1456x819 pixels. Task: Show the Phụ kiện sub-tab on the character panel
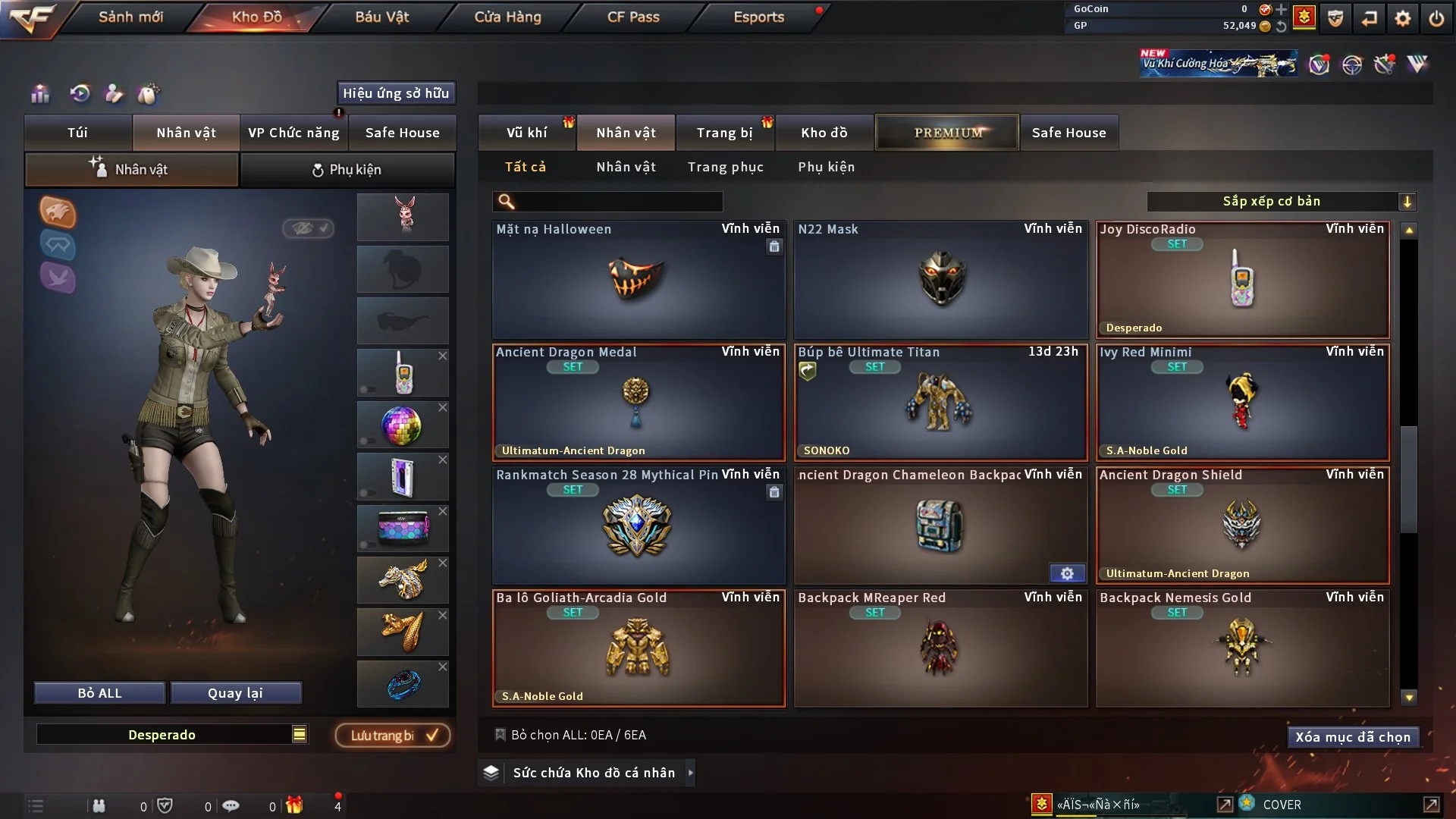coord(347,170)
